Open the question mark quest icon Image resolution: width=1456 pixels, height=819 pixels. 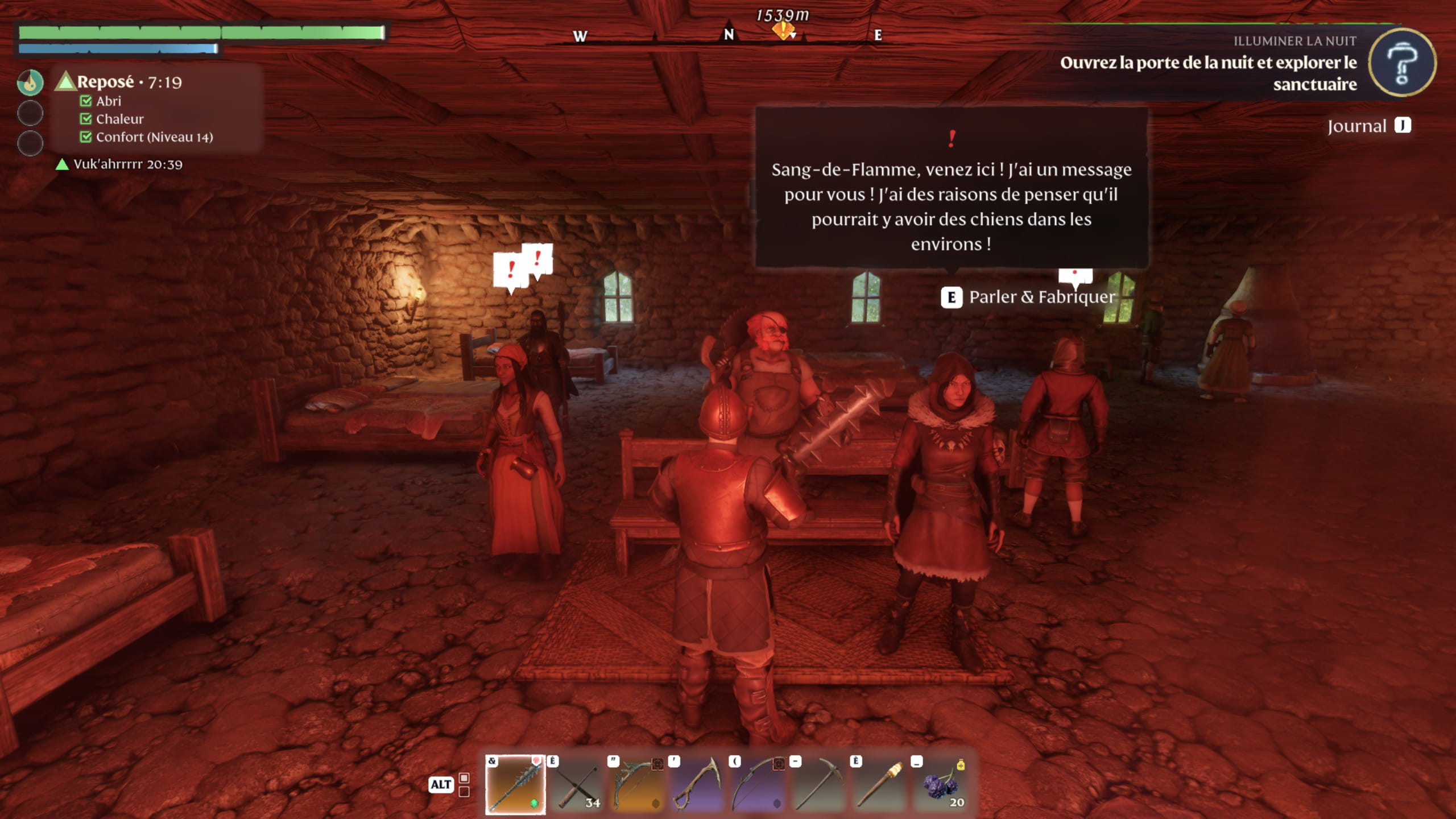pyautogui.click(x=1401, y=63)
